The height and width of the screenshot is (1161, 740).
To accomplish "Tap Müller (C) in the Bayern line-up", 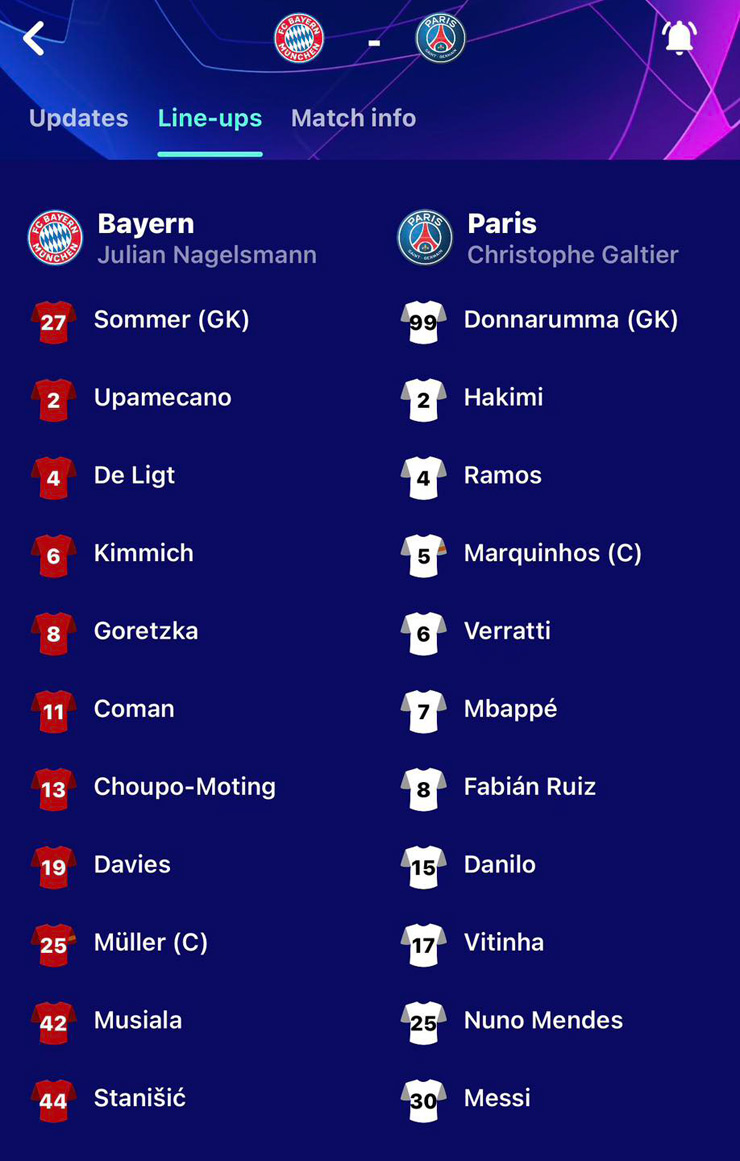I will click(150, 943).
